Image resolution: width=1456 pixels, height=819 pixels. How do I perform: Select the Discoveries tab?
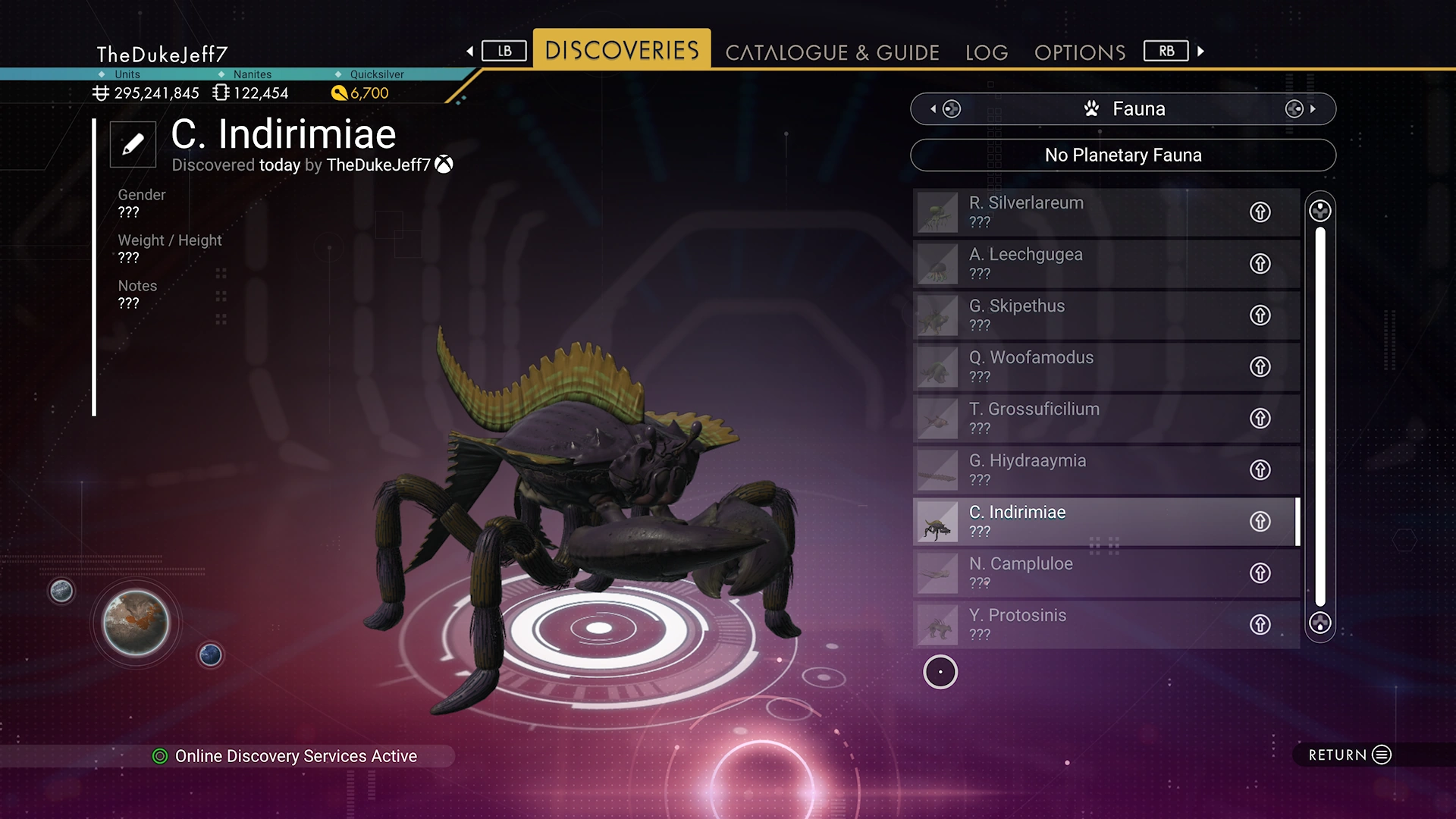pyautogui.click(x=622, y=50)
